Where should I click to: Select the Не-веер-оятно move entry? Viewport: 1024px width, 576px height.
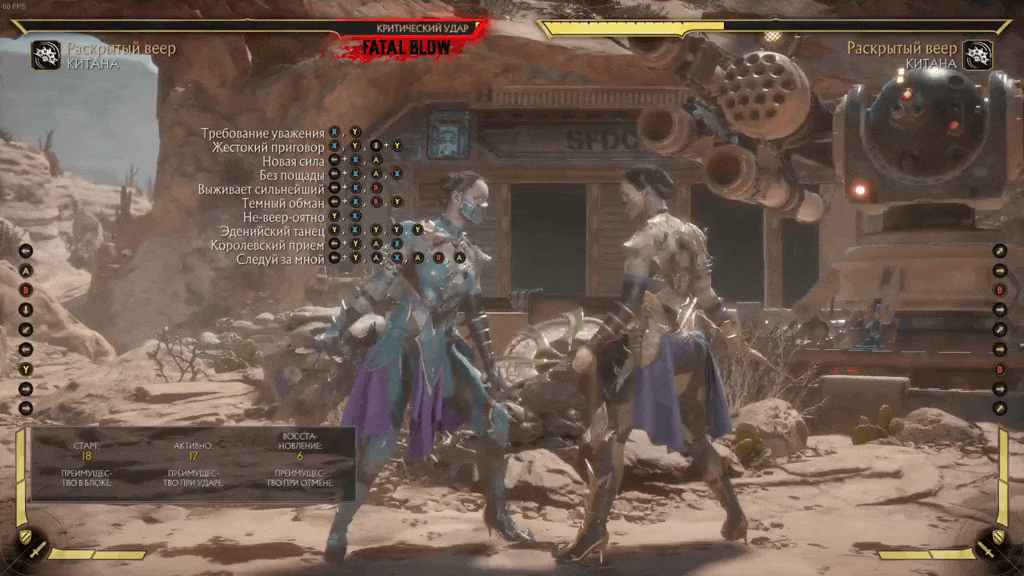pos(284,217)
